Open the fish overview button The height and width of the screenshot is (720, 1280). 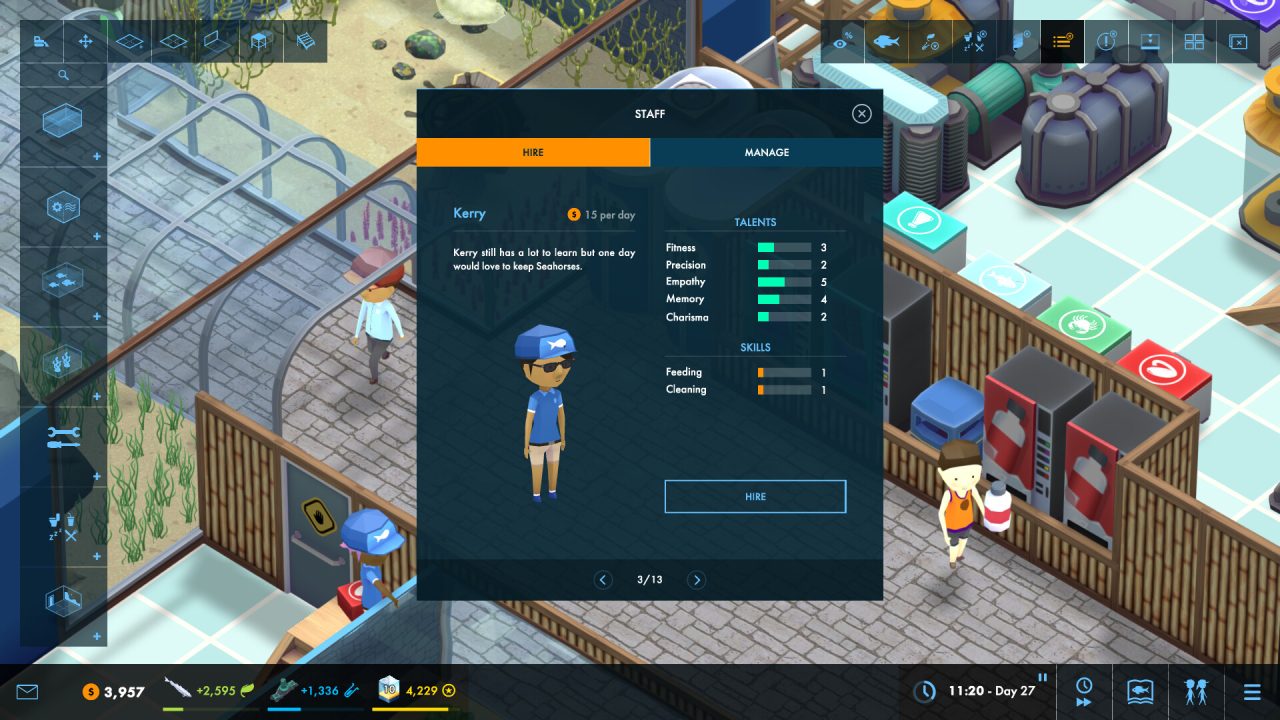pyautogui.click(x=886, y=42)
